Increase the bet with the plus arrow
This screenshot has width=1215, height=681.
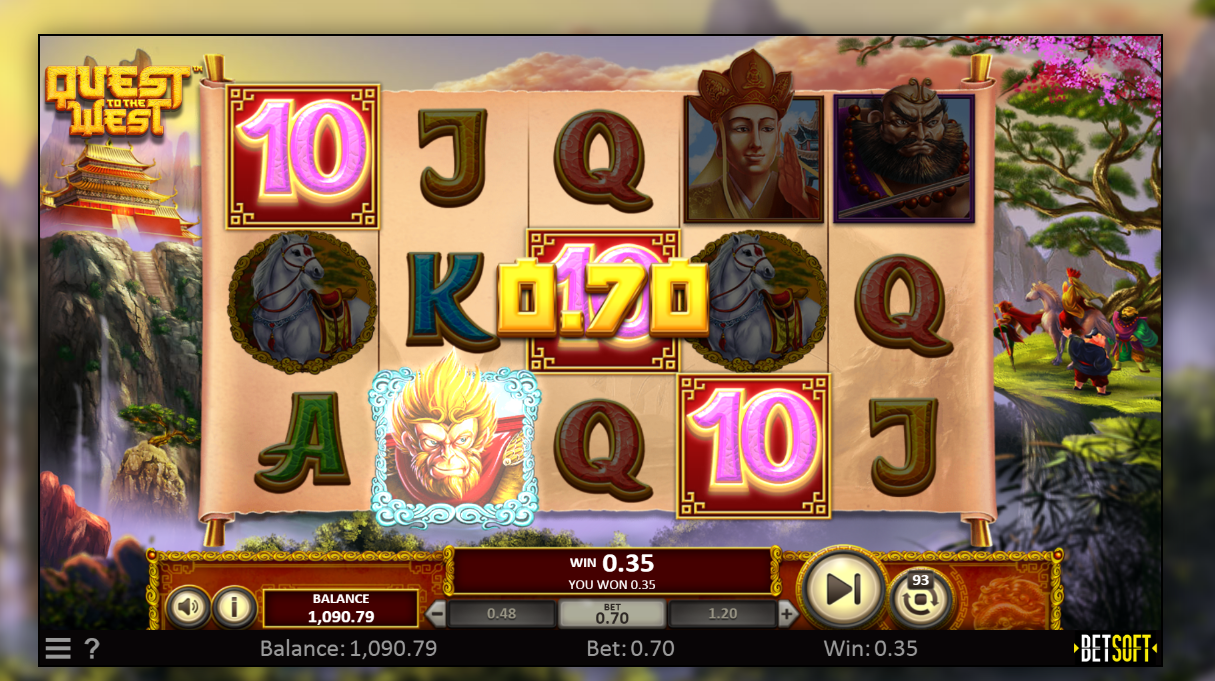point(788,614)
